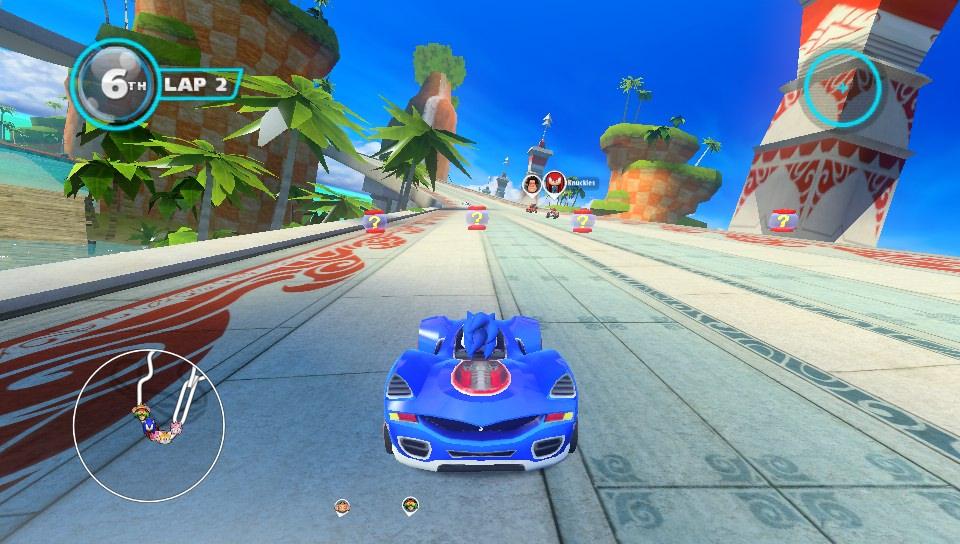Viewport: 960px width, 544px height.
Task: Select the Wreck-It Ralph racer marker
Action: click(532, 183)
